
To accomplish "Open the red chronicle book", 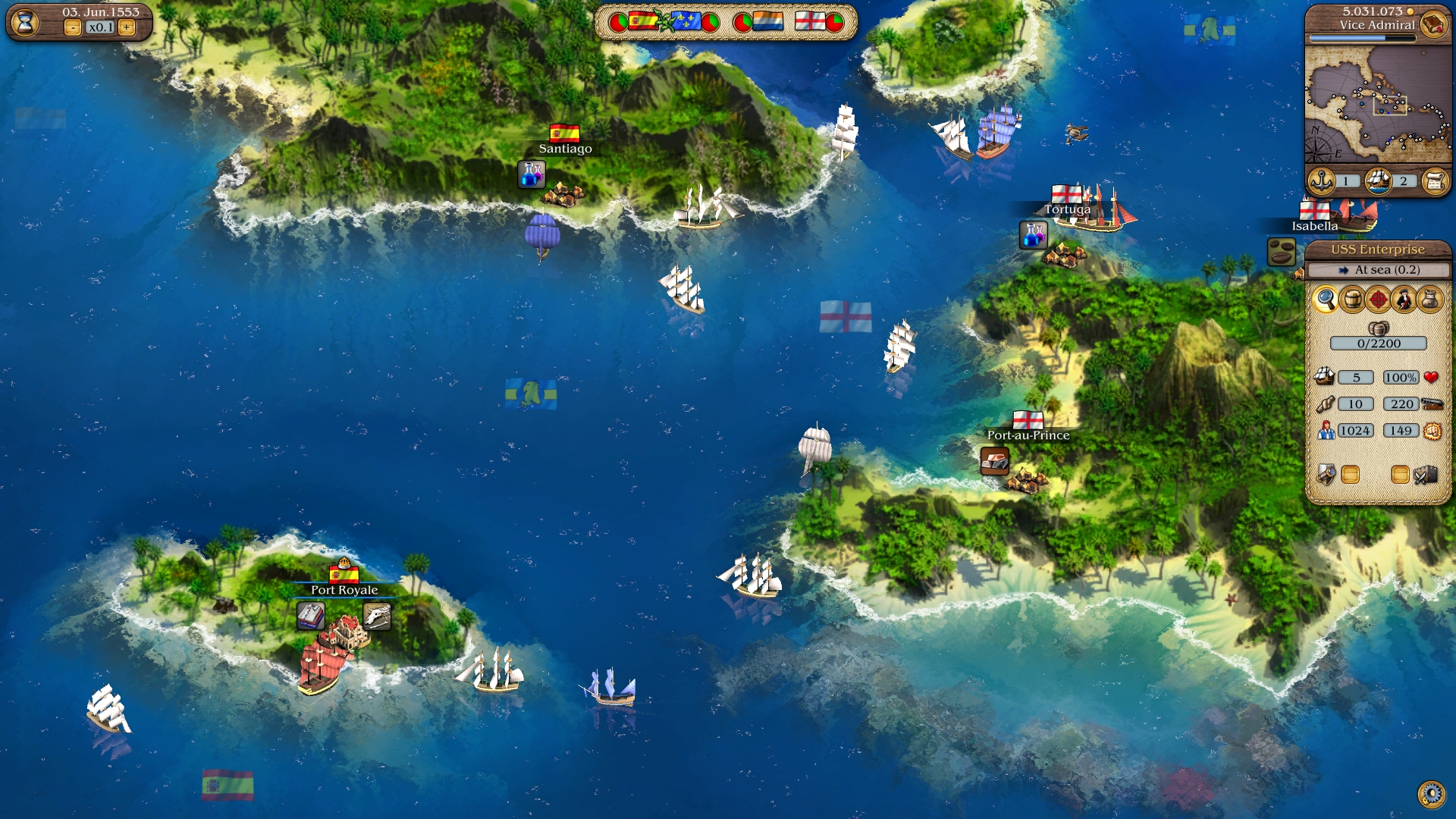I will click(1432, 24).
